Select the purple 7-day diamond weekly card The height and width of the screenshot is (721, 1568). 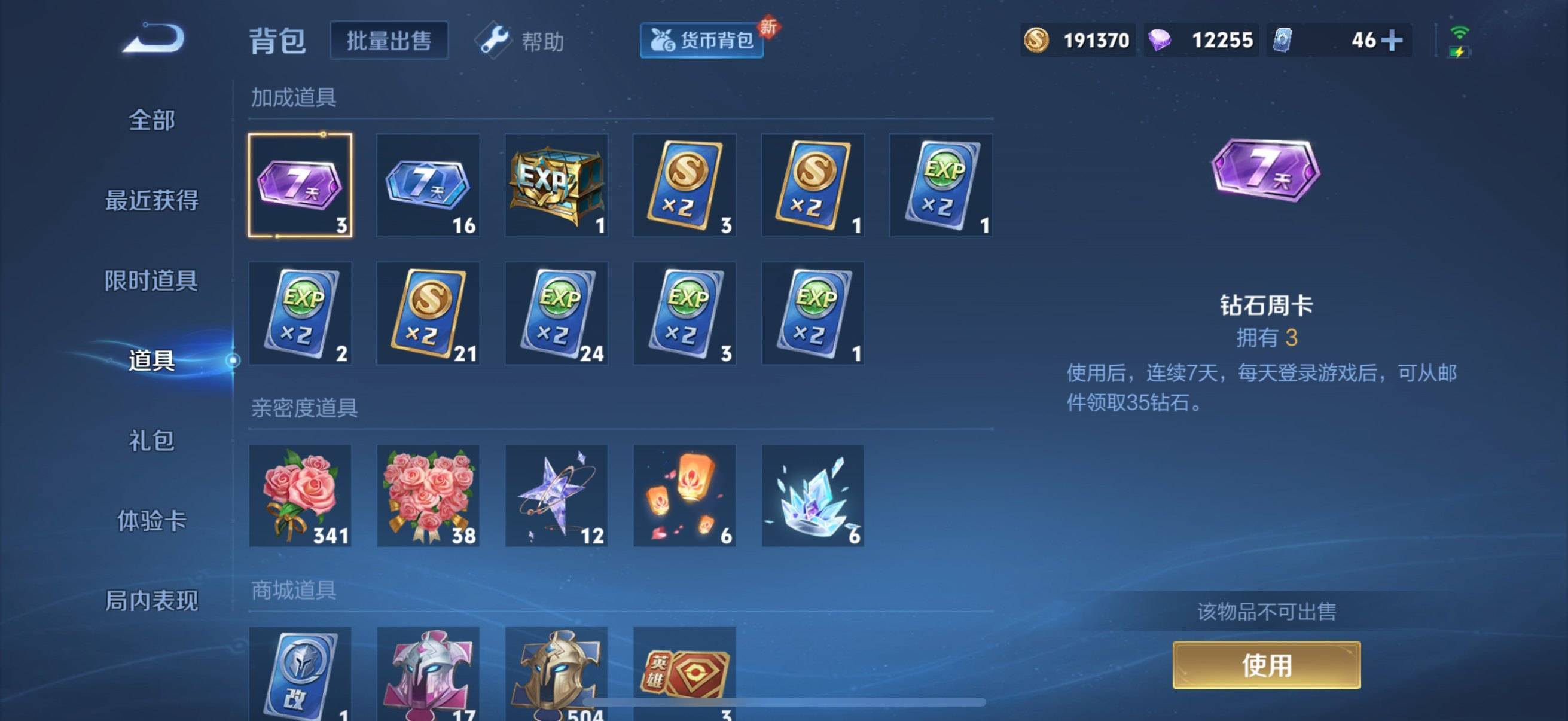click(300, 184)
